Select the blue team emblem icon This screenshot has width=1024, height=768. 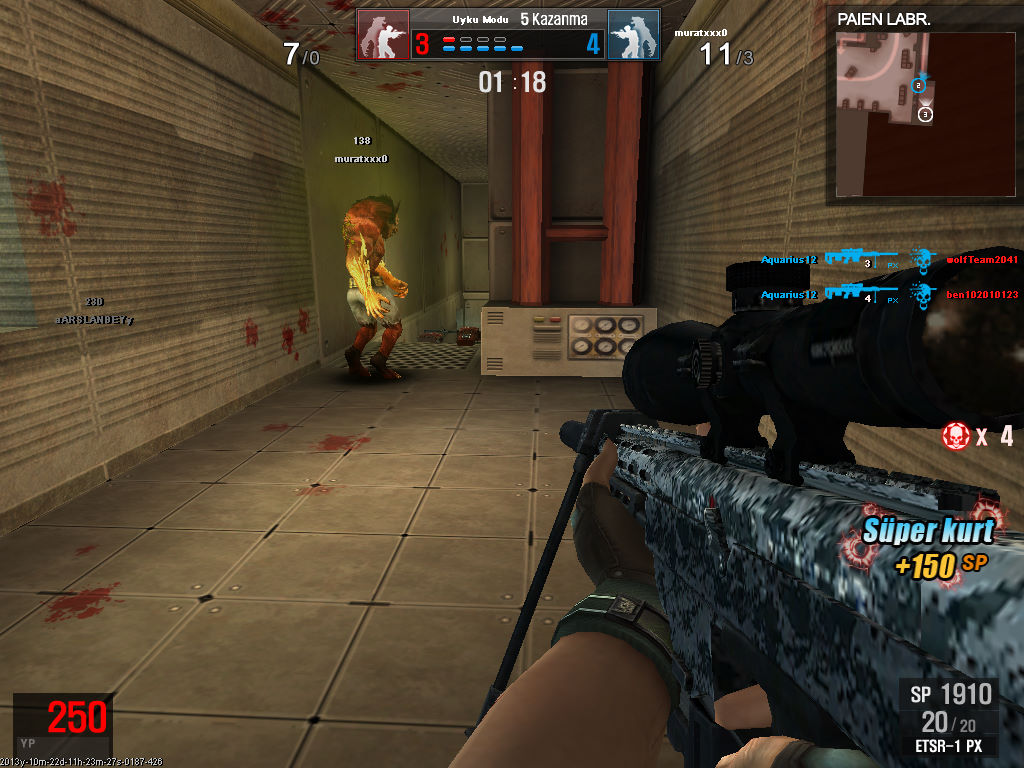coord(633,35)
